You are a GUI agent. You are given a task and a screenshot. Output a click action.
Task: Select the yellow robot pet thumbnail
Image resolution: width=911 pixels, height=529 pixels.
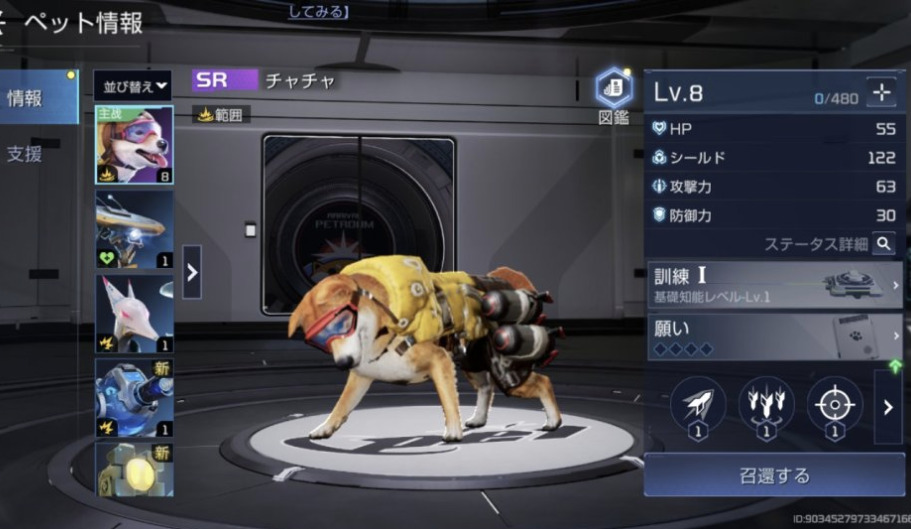(134, 469)
